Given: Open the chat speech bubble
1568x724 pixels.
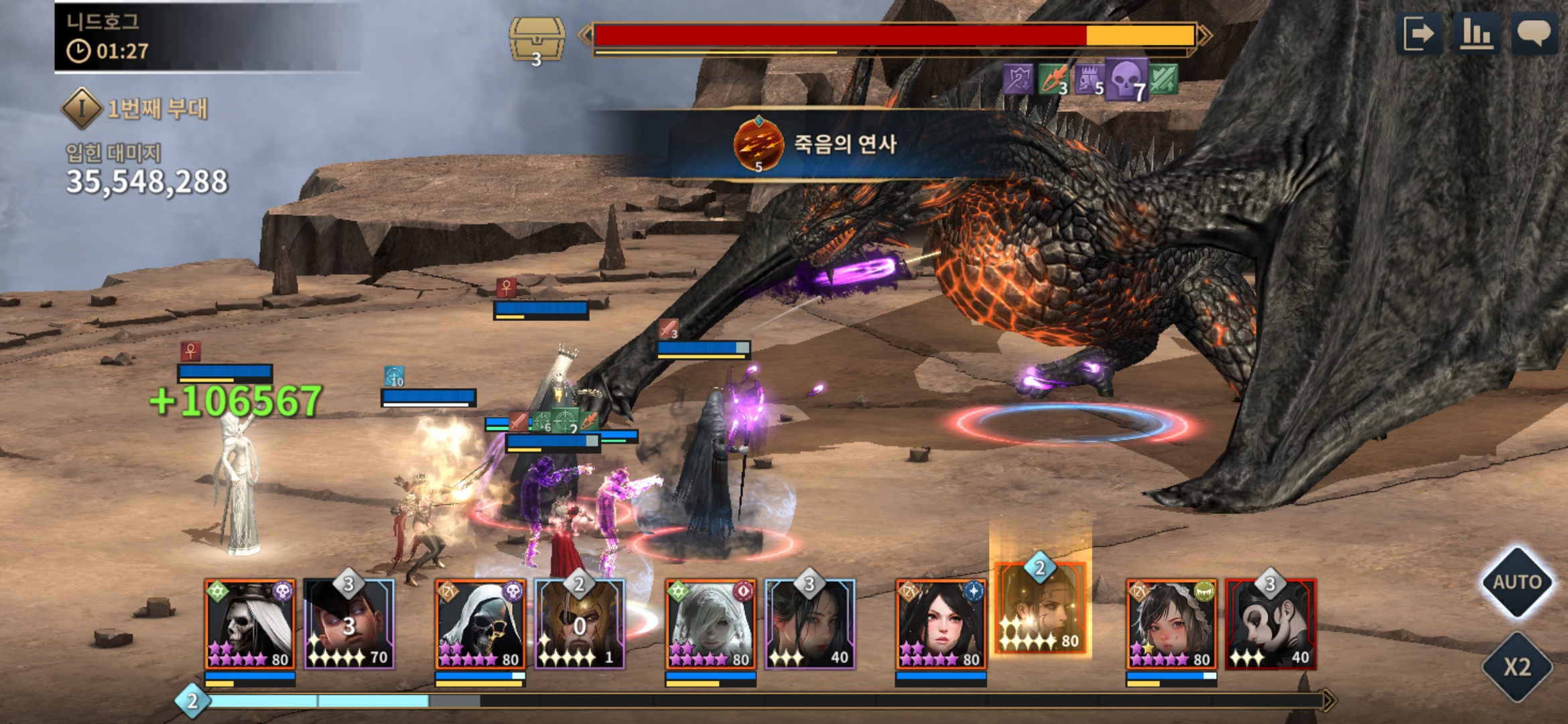Looking at the screenshot, I should pos(1533,34).
